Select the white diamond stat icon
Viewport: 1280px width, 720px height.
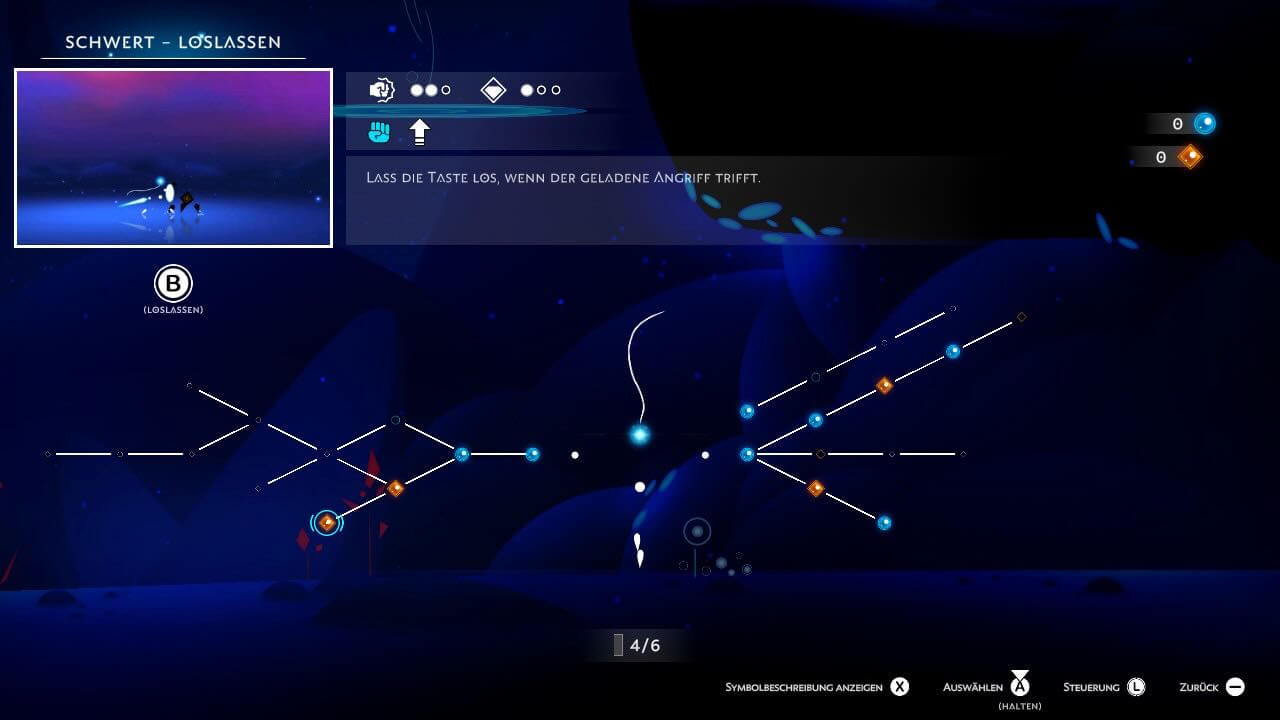[494, 90]
